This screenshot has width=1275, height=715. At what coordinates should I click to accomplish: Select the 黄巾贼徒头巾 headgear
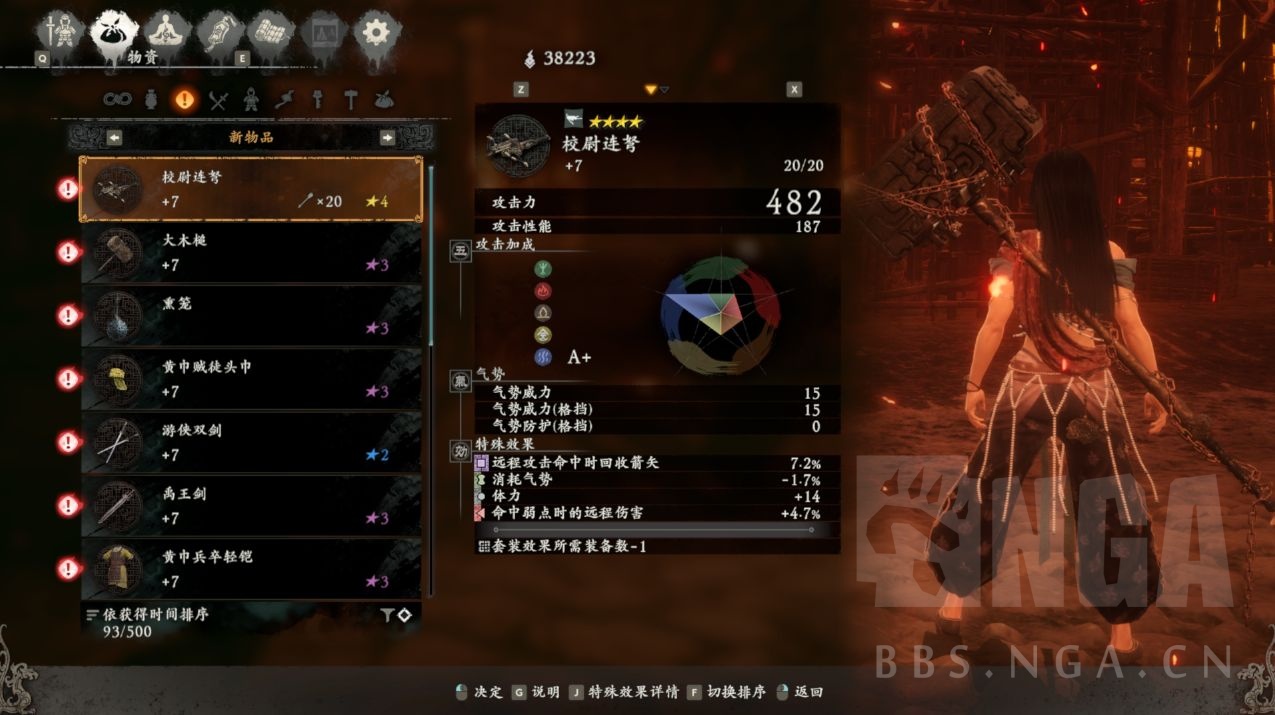click(x=250, y=378)
